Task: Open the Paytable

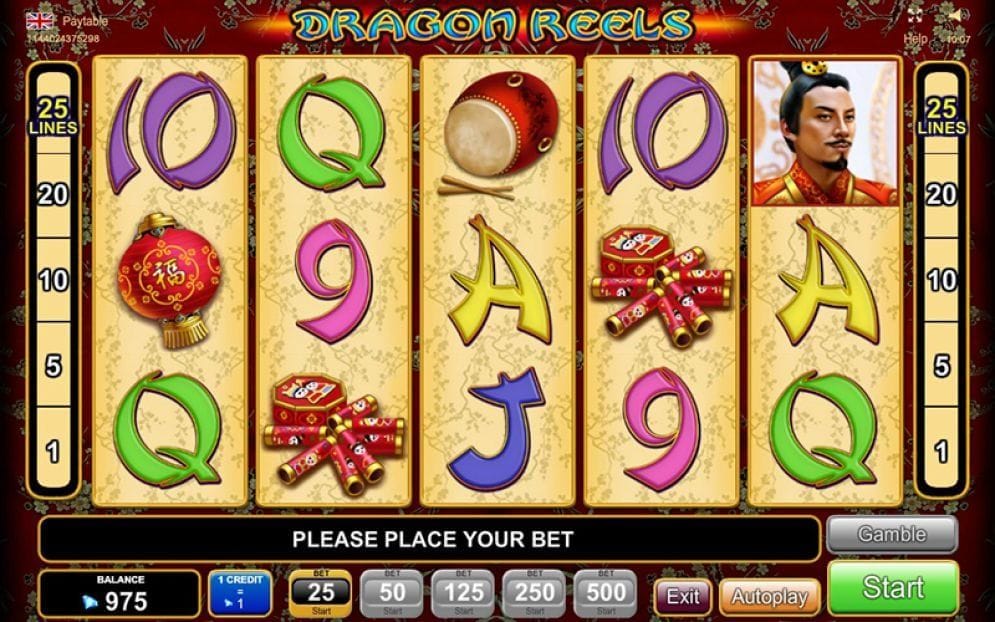Action: (85, 20)
